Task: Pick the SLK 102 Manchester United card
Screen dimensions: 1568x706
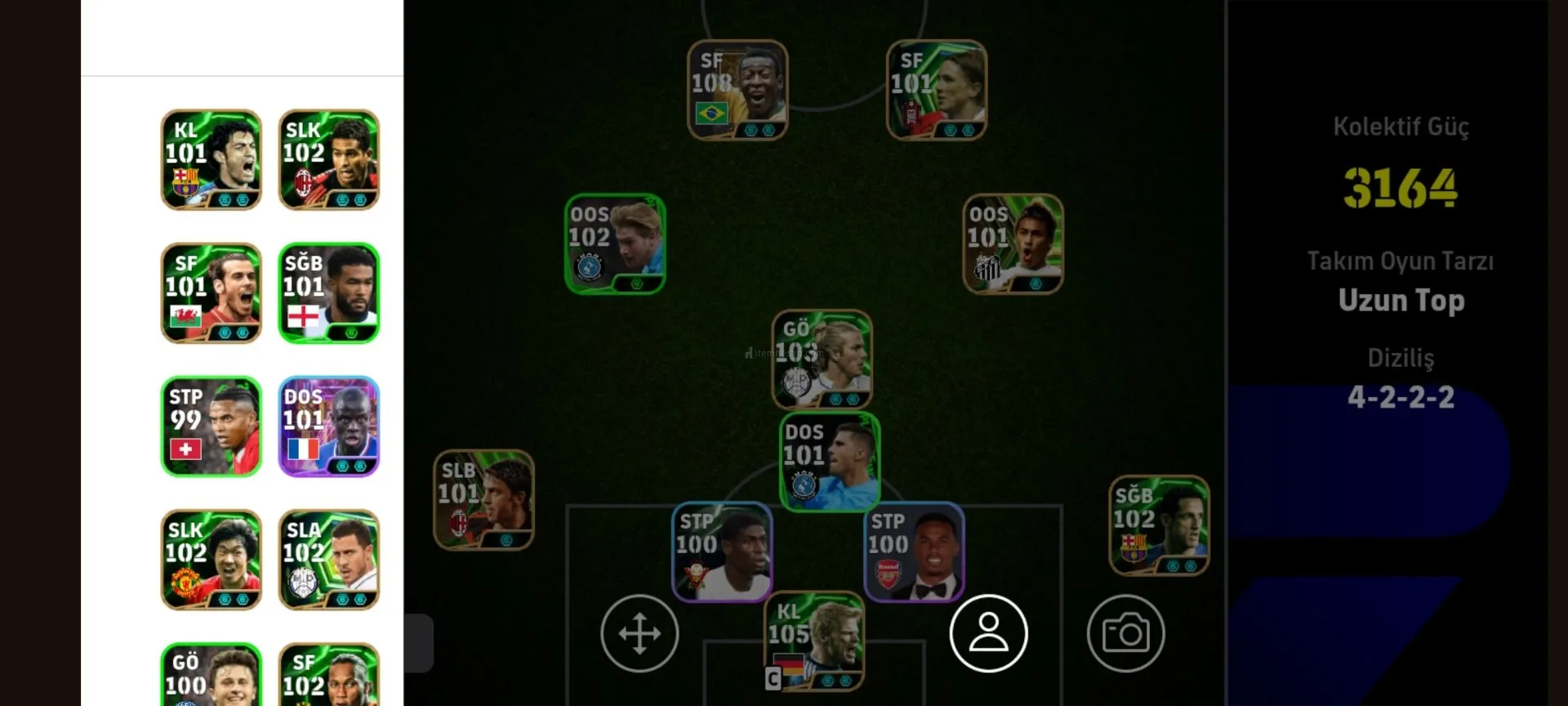Action: click(211, 560)
